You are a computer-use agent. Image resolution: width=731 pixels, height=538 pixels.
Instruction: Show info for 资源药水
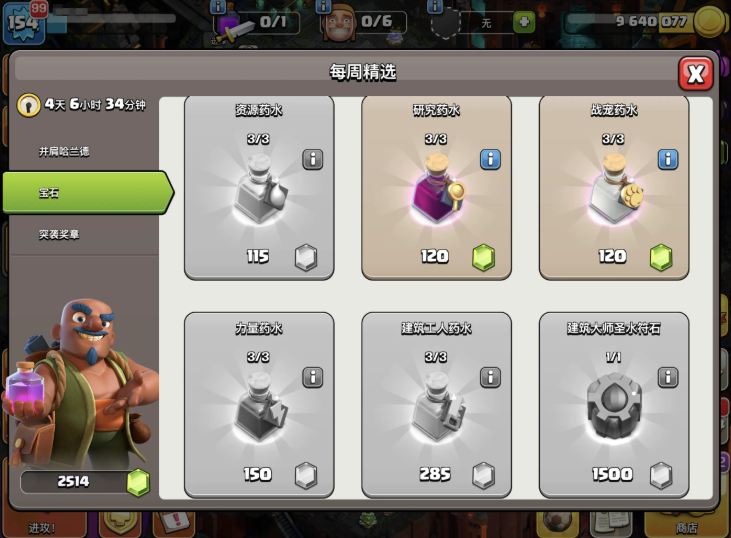[x=312, y=159]
